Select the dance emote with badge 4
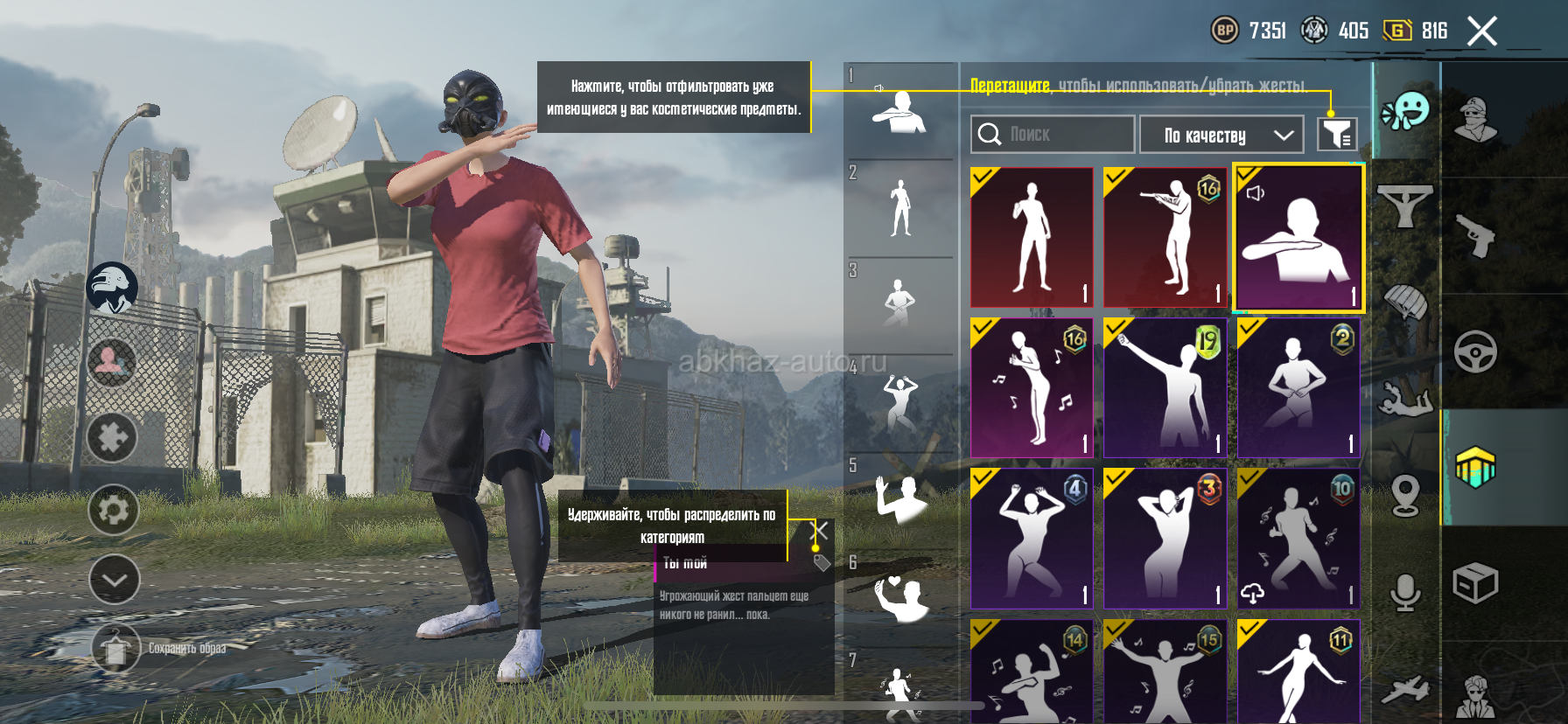 point(1032,538)
